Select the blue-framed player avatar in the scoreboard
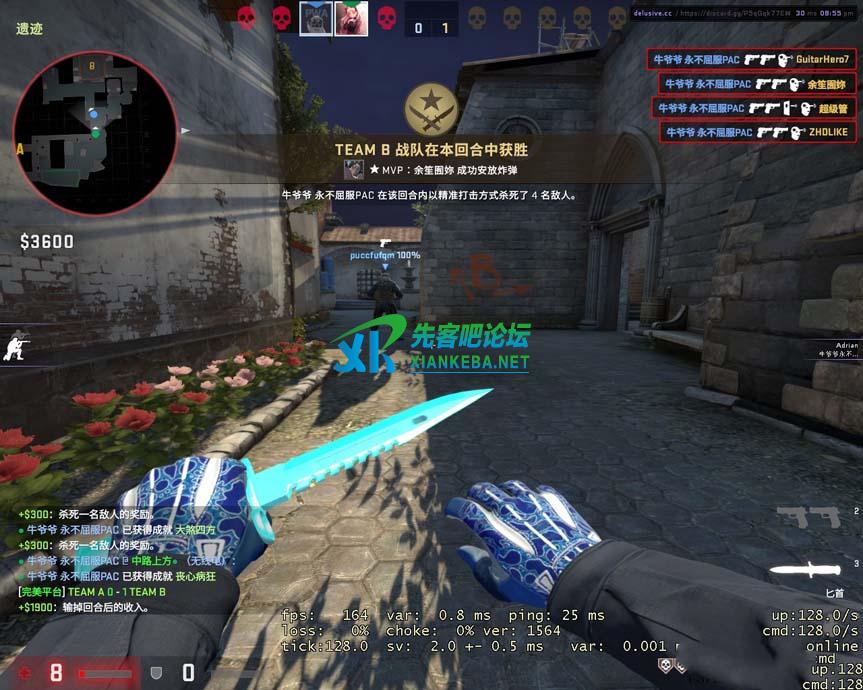 click(315, 18)
